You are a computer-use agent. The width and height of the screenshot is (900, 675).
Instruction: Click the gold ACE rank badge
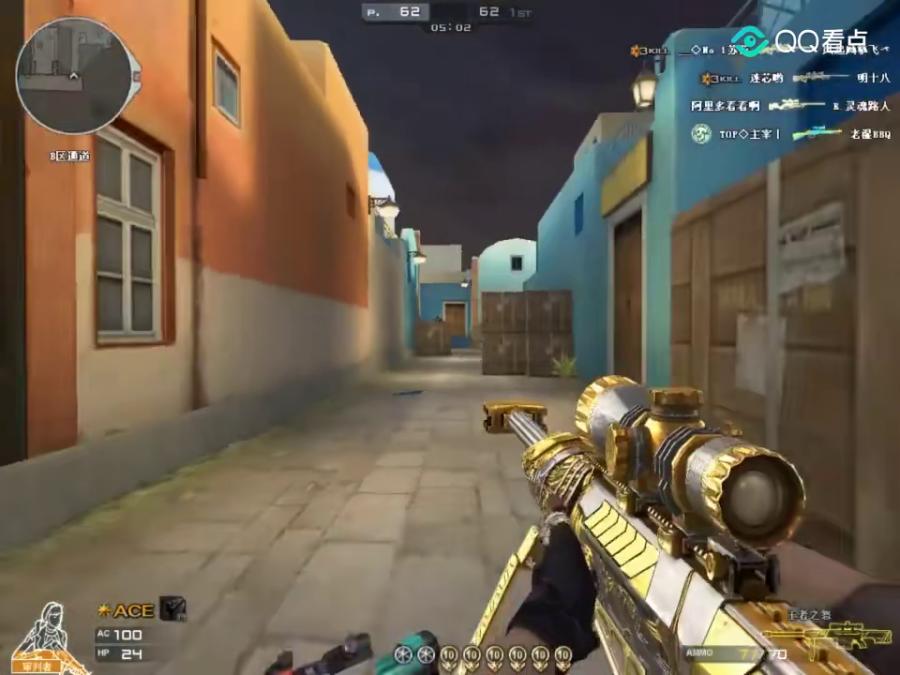126,610
